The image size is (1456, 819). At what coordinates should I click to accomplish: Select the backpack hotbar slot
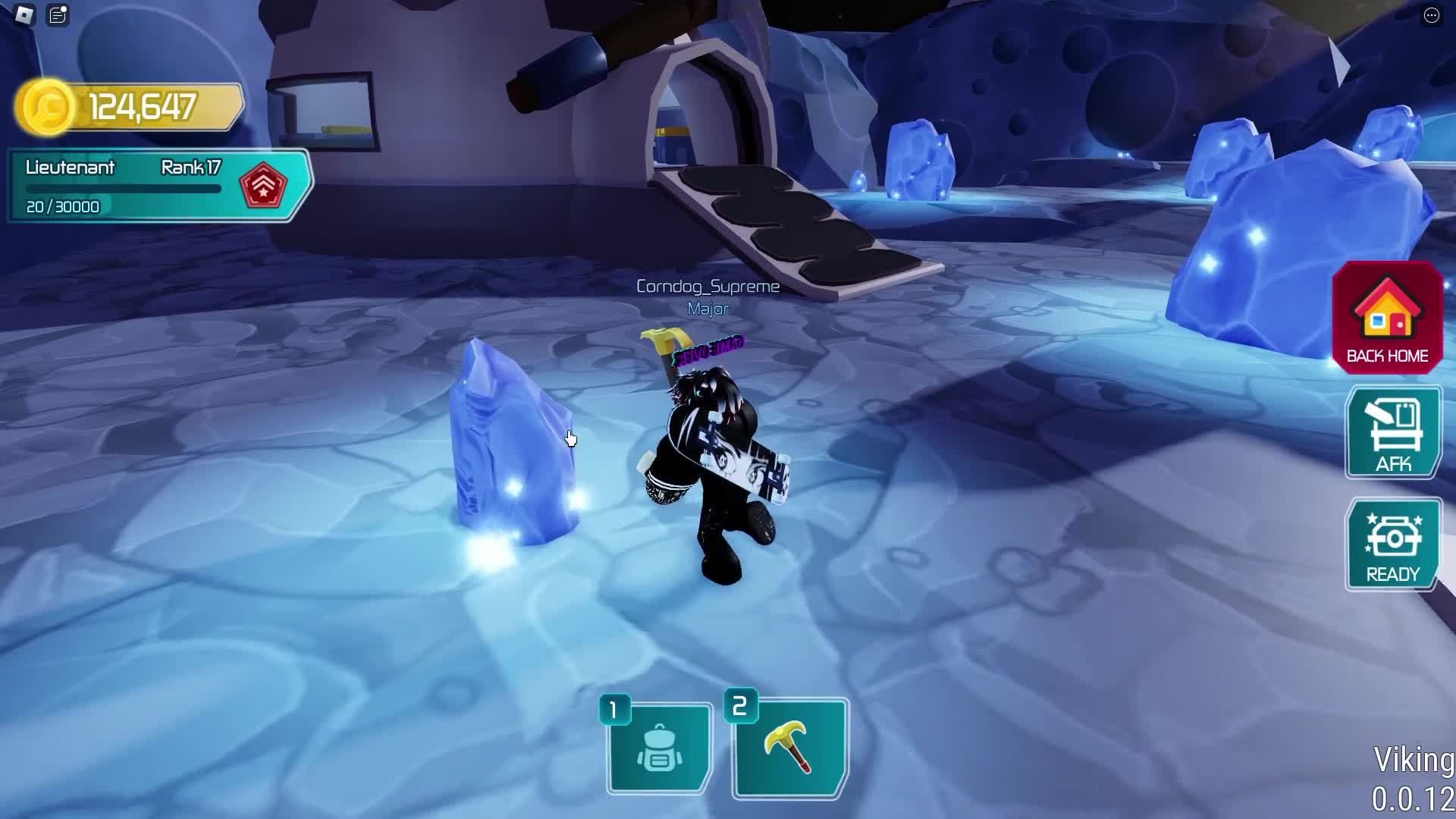(659, 748)
